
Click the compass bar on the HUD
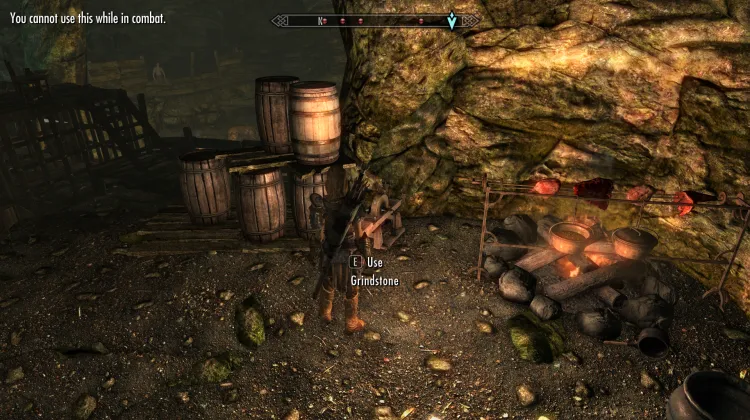tap(374, 20)
